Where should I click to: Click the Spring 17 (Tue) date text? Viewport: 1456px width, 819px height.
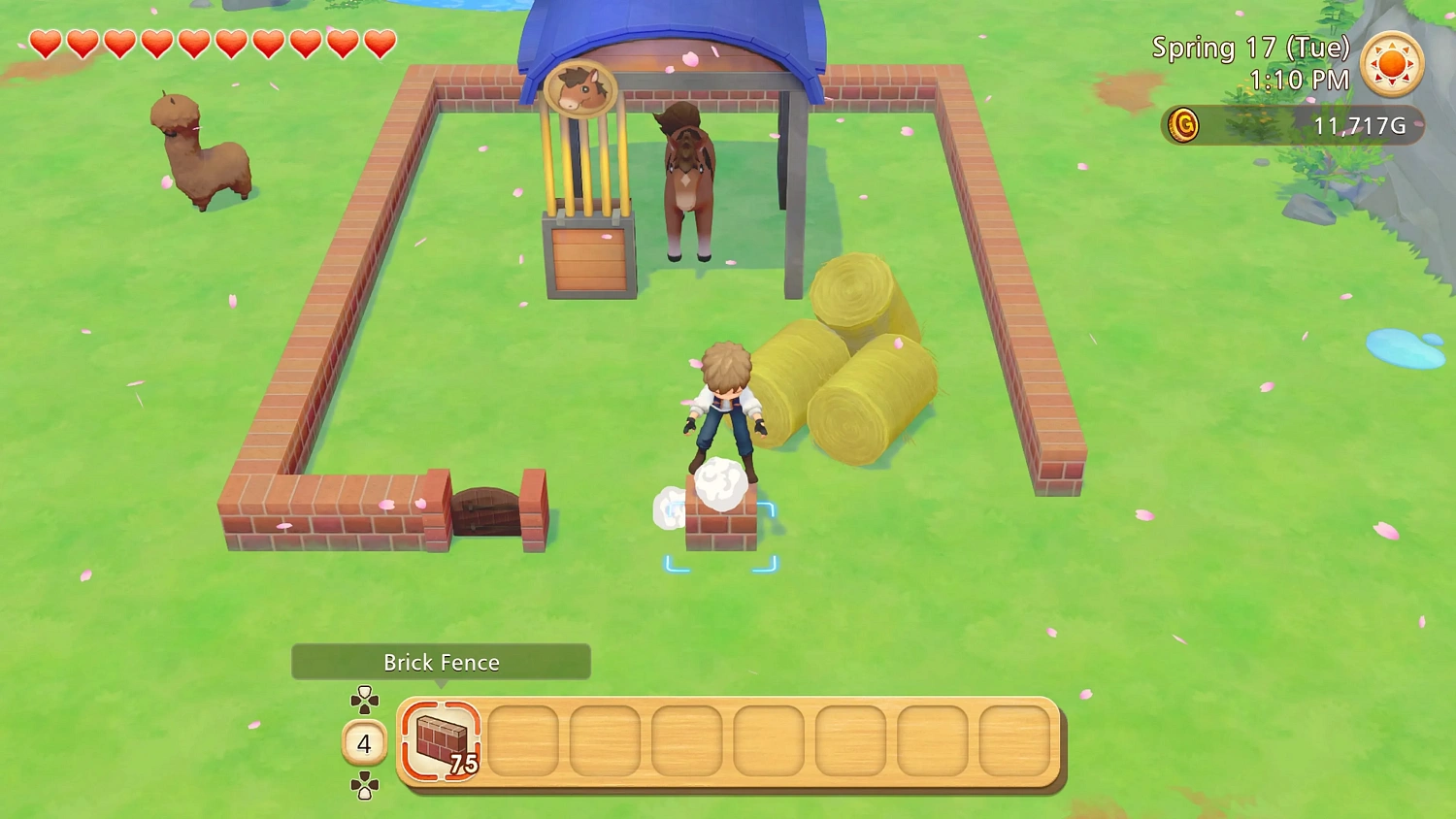pos(1252,47)
